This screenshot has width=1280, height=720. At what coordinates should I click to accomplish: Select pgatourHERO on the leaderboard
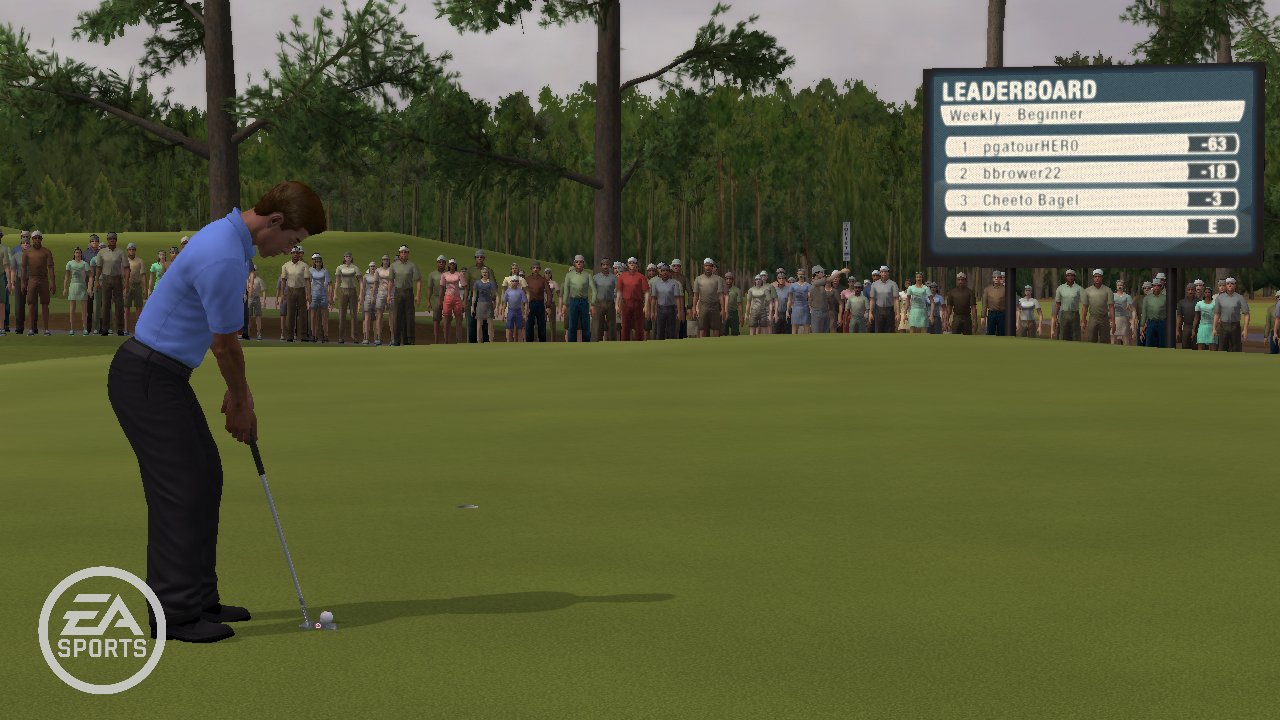(1091, 146)
